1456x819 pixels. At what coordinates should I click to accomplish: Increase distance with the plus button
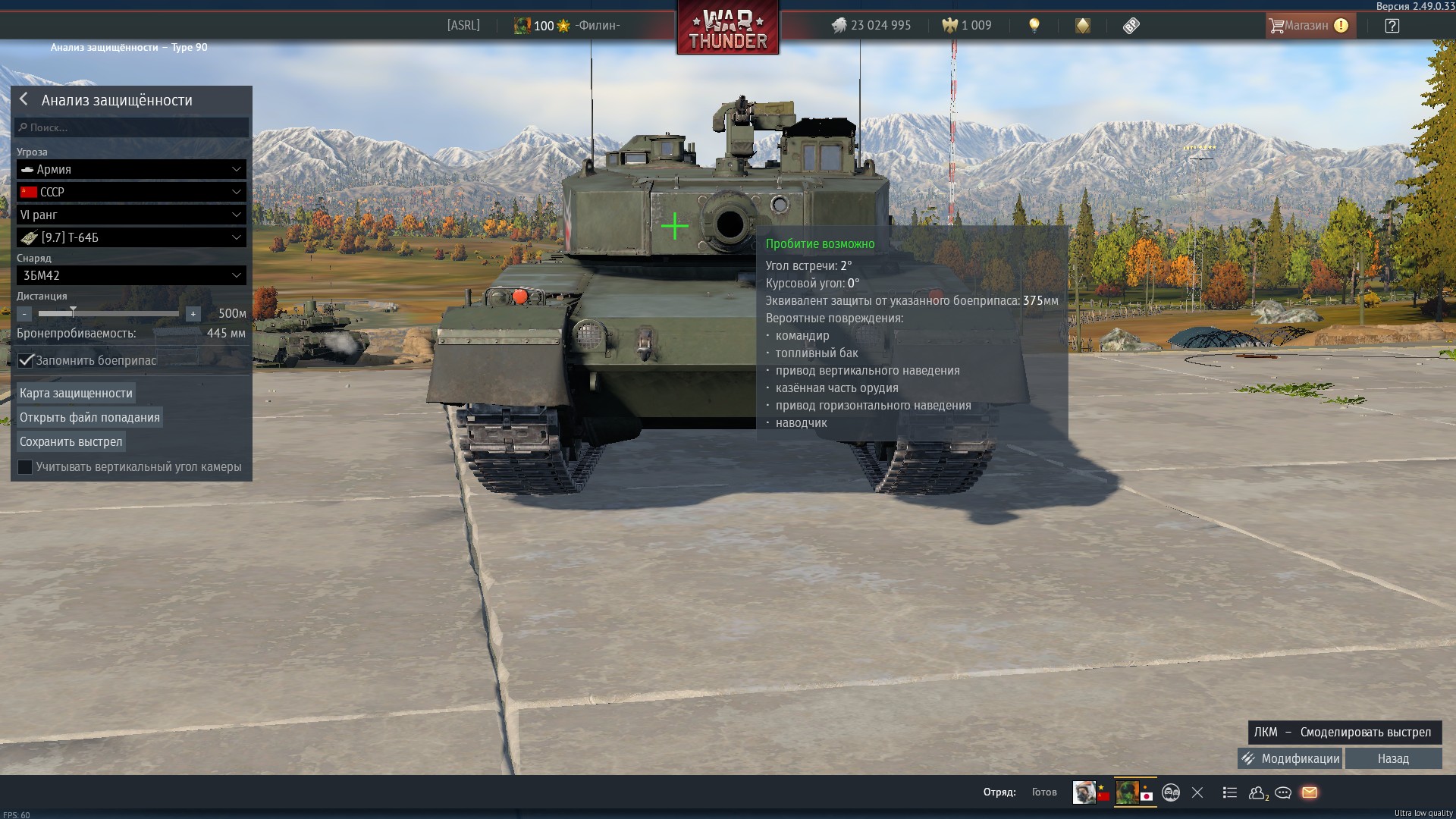193,314
